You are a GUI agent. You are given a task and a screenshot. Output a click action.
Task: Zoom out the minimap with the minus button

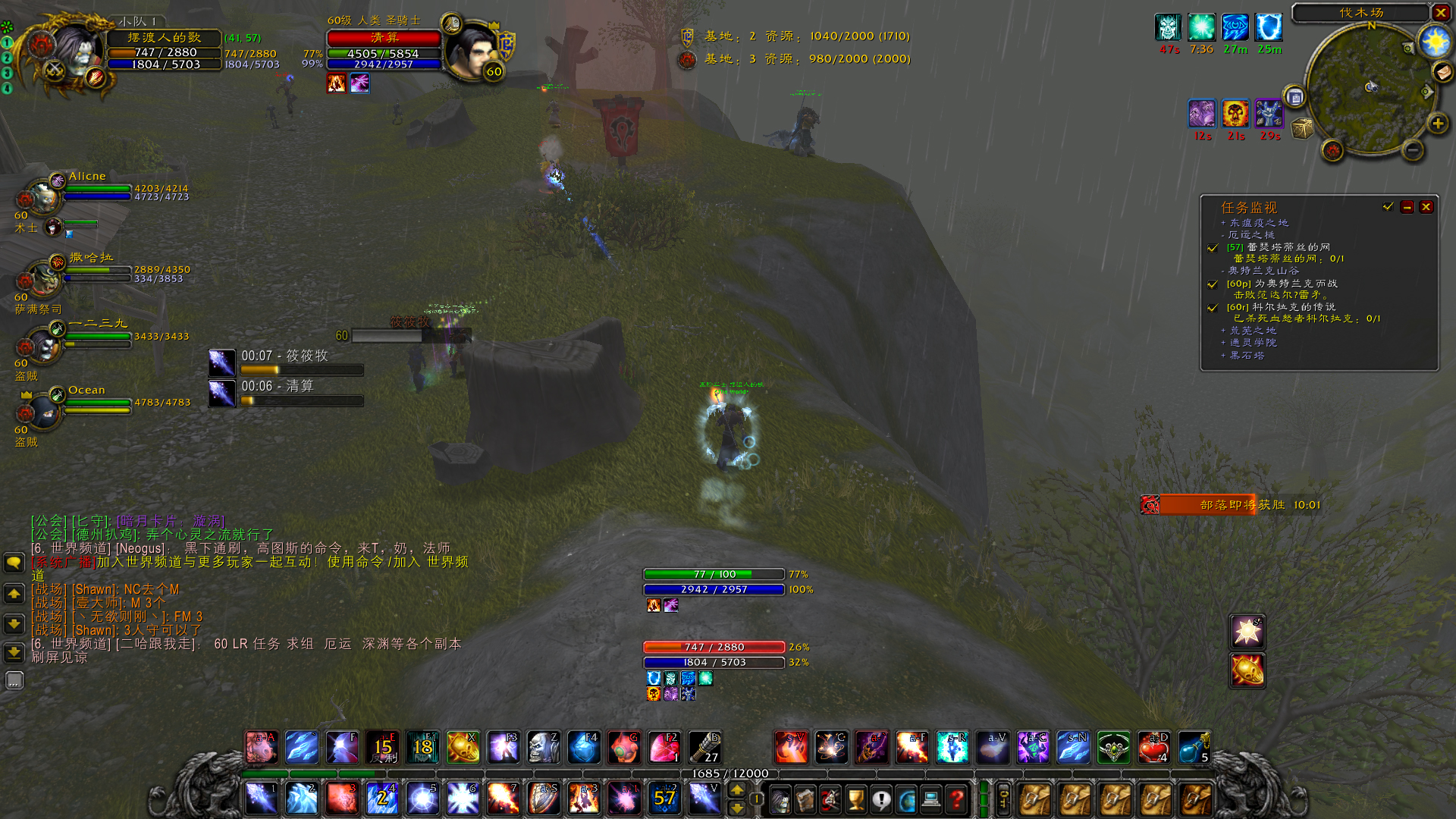[x=1412, y=150]
